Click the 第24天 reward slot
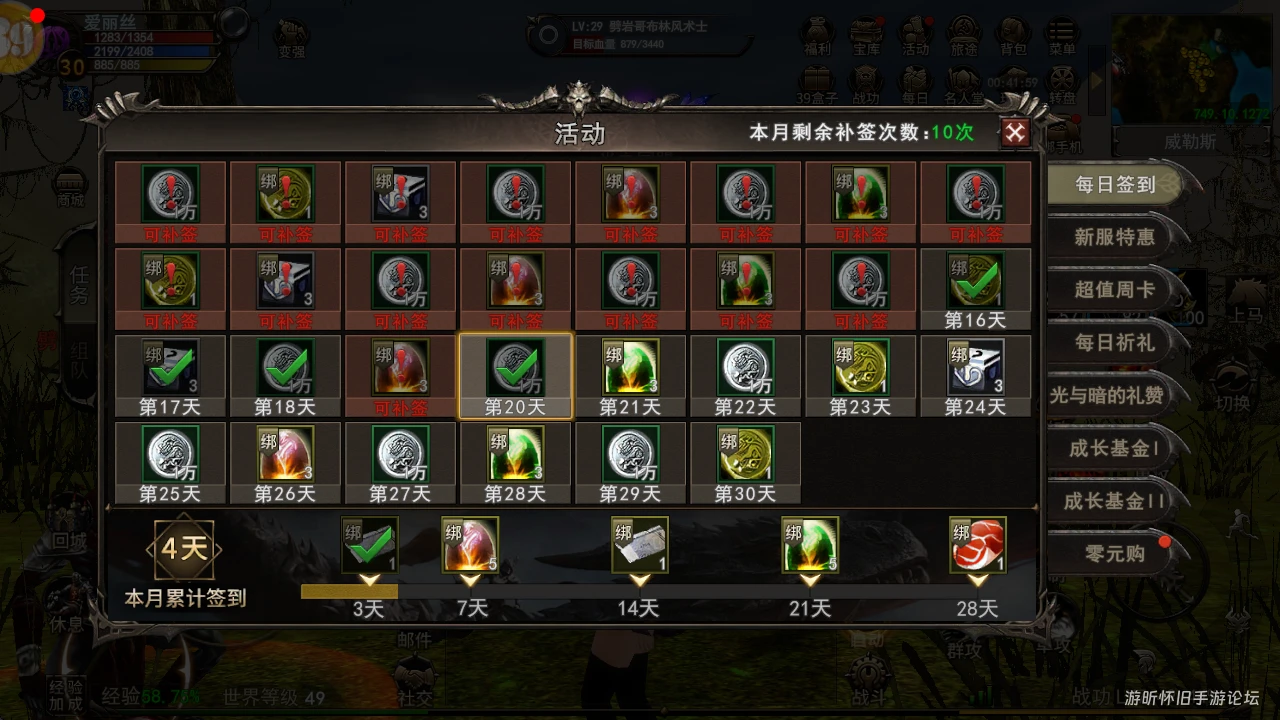Screen dimensions: 1280x720 click(975, 376)
